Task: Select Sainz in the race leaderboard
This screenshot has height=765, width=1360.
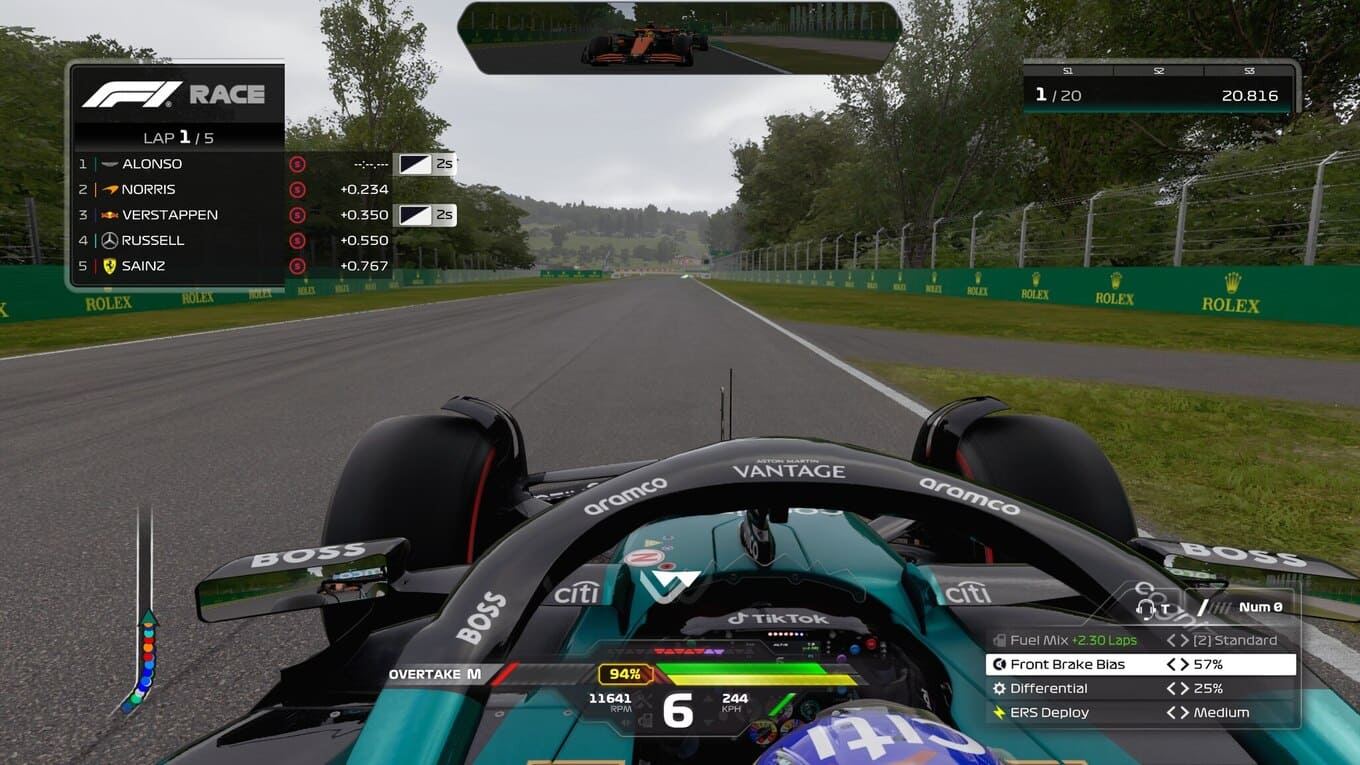Action: pos(143,266)
